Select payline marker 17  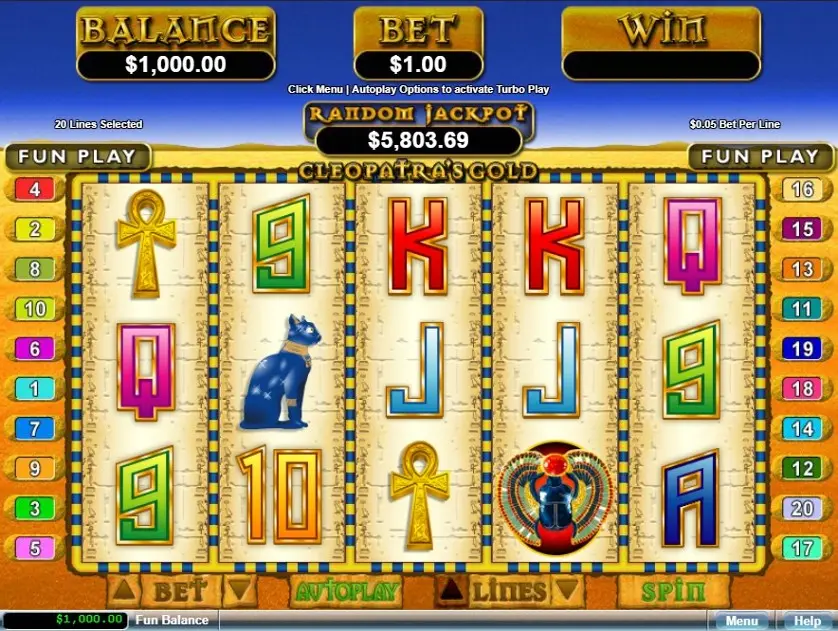(803, 548)
